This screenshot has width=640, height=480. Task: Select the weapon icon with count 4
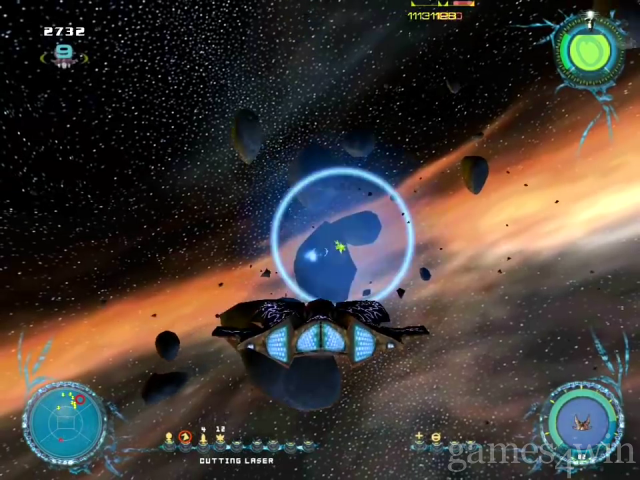(203, 438)
